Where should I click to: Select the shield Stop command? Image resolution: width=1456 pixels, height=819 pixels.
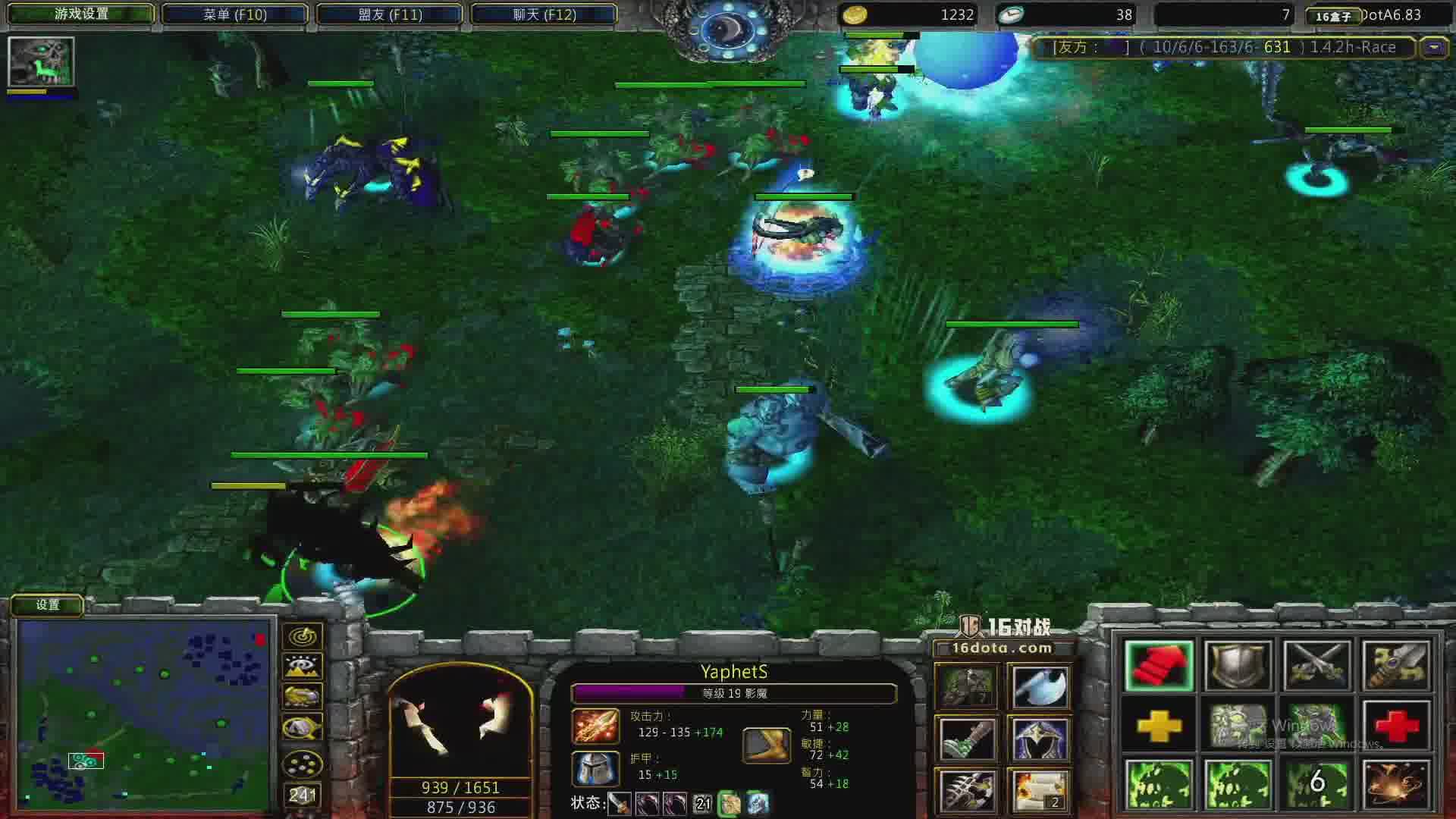pos(1238,666)
